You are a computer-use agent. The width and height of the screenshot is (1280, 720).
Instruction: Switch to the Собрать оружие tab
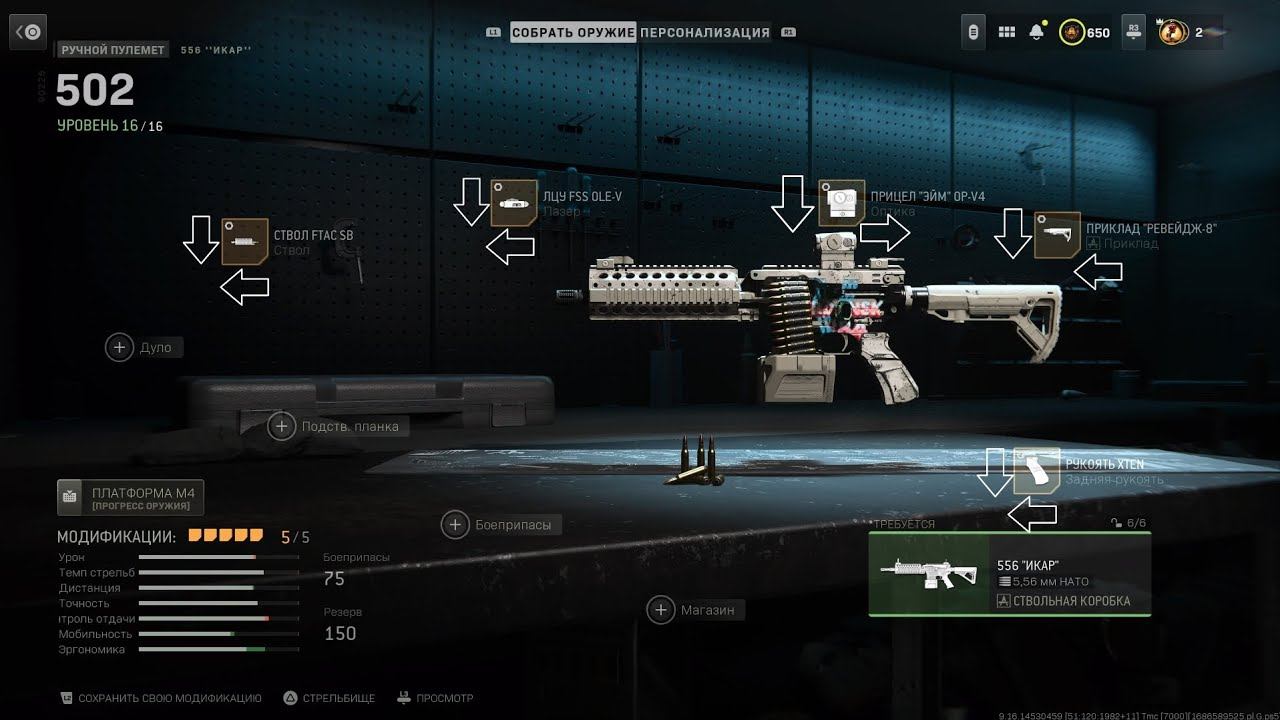[573, 32]
